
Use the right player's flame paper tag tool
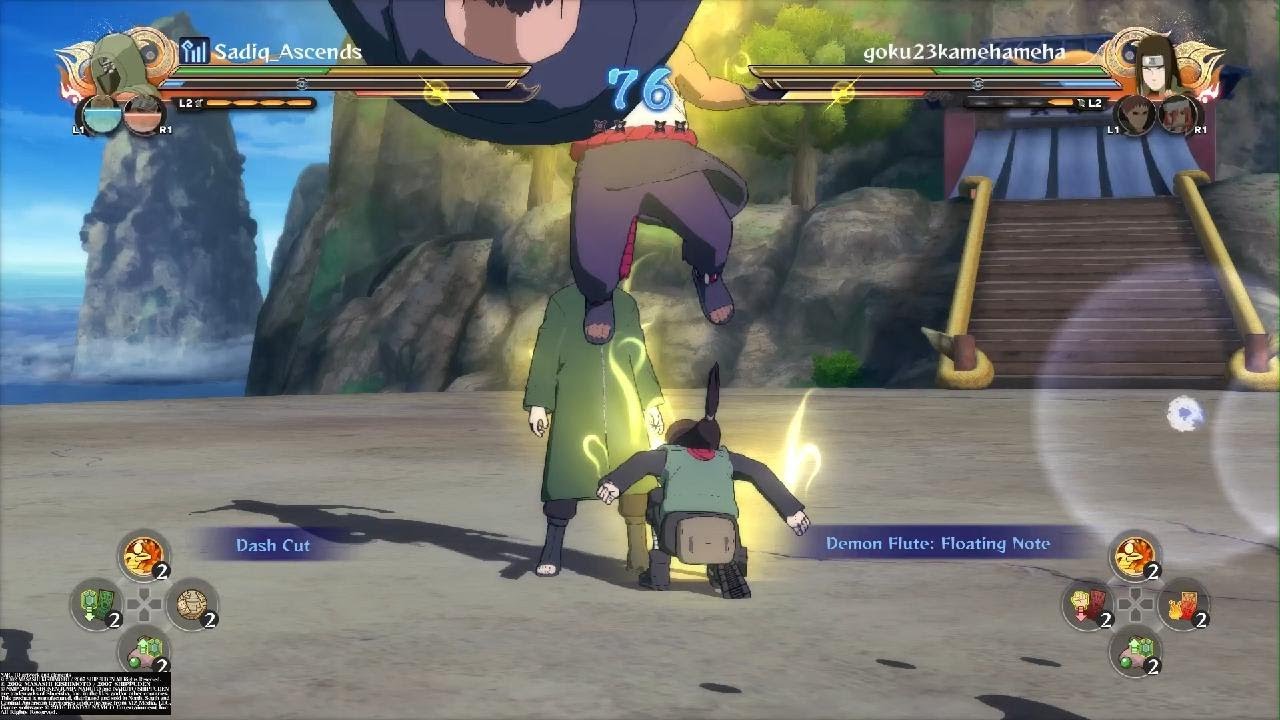pyautogui.click(x=1182, y=603)
